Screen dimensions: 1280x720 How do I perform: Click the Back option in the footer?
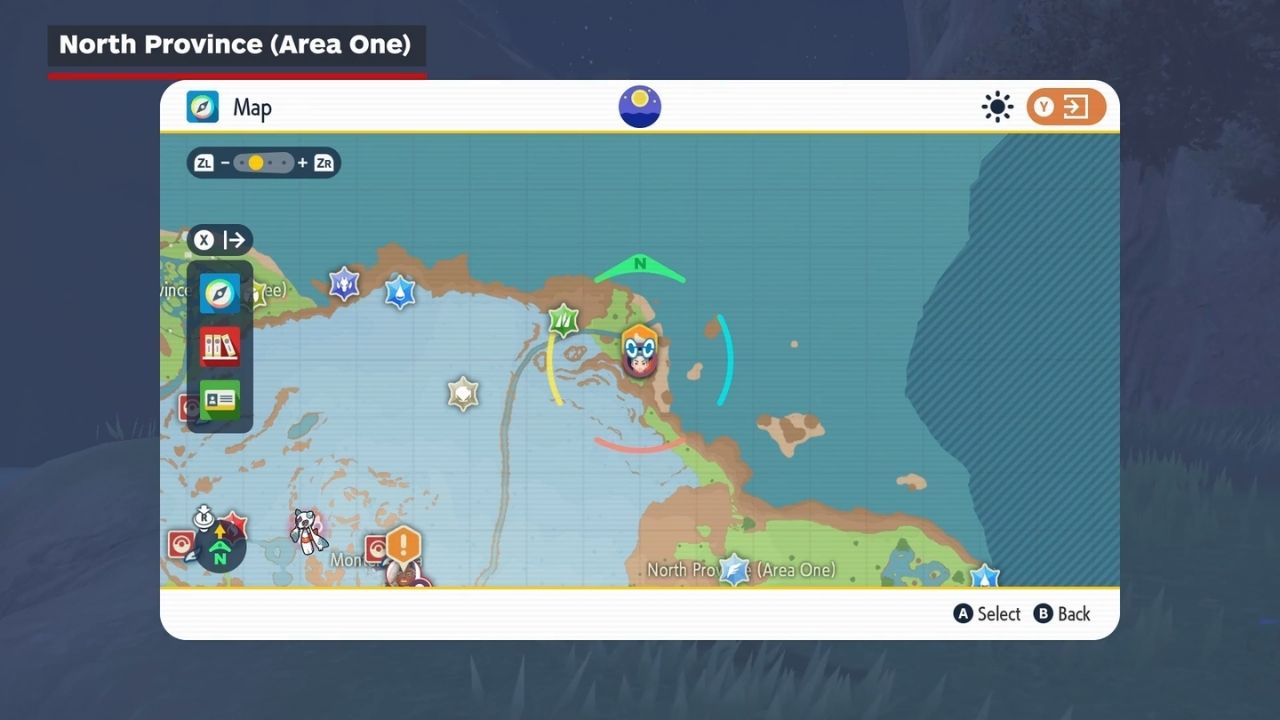(1062, 614)
